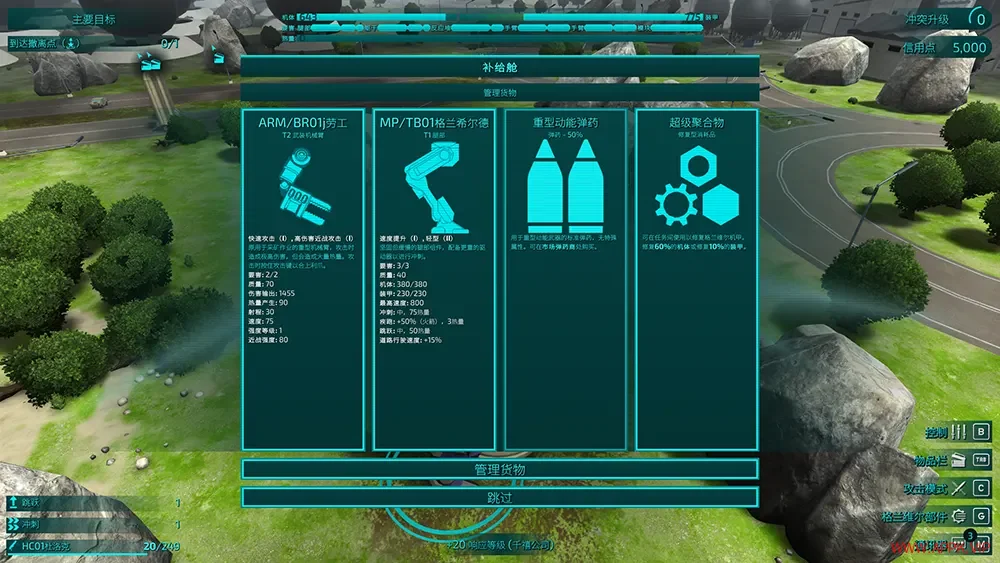Click the 主要目标 objective header
Viewport: 1000px width, 563px height.
pos(95,20)
